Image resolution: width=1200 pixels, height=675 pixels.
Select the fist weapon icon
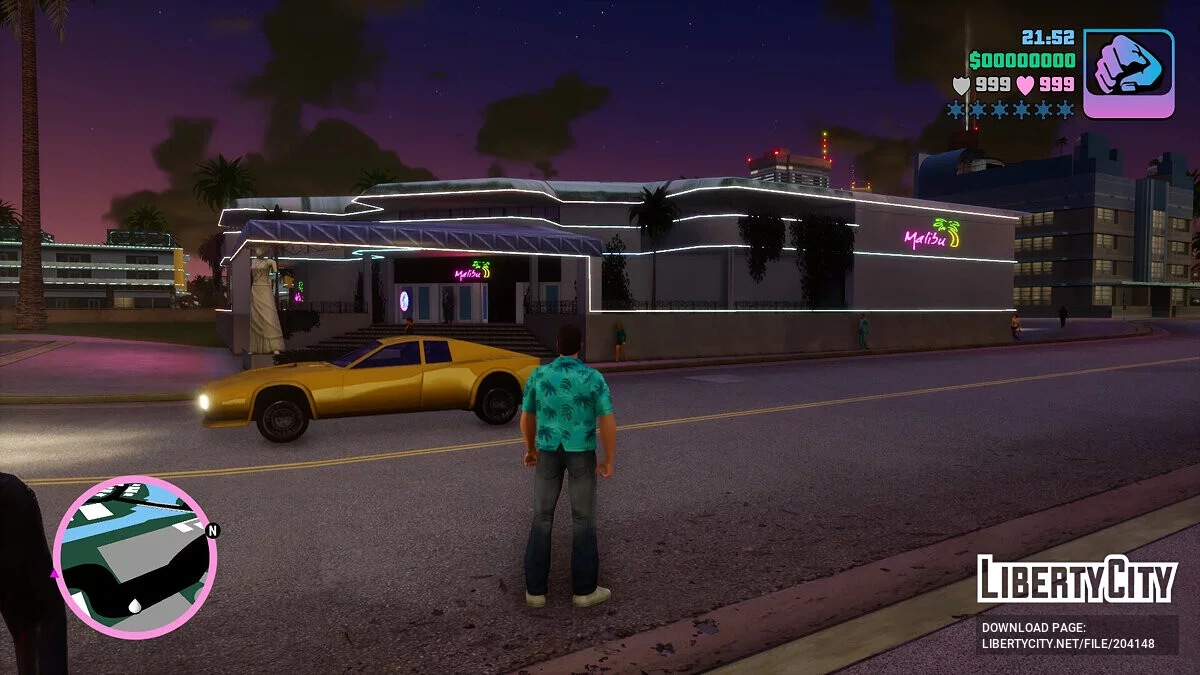1128,73
